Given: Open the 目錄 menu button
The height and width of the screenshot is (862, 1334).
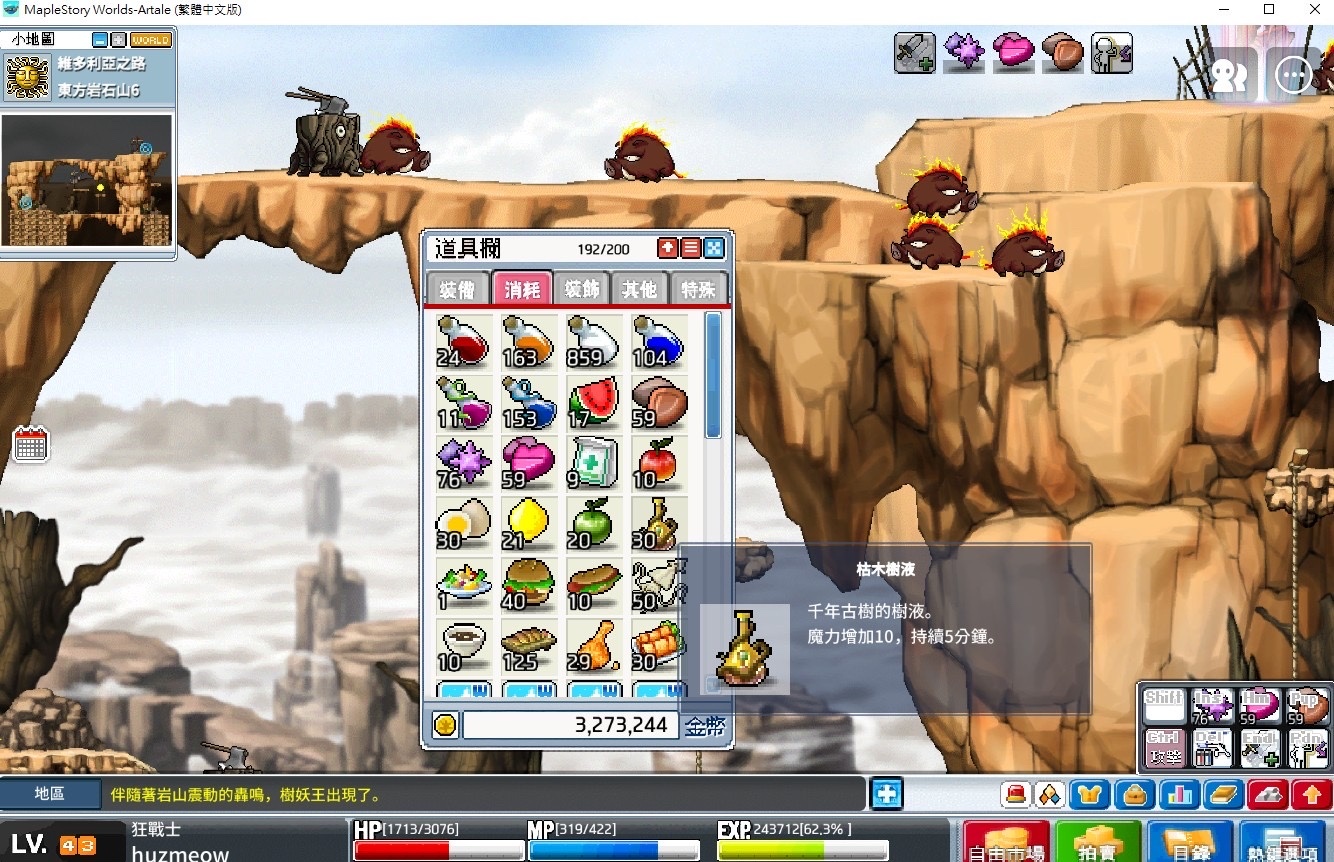Looking at the screenshot, I should coord(1190,842).
